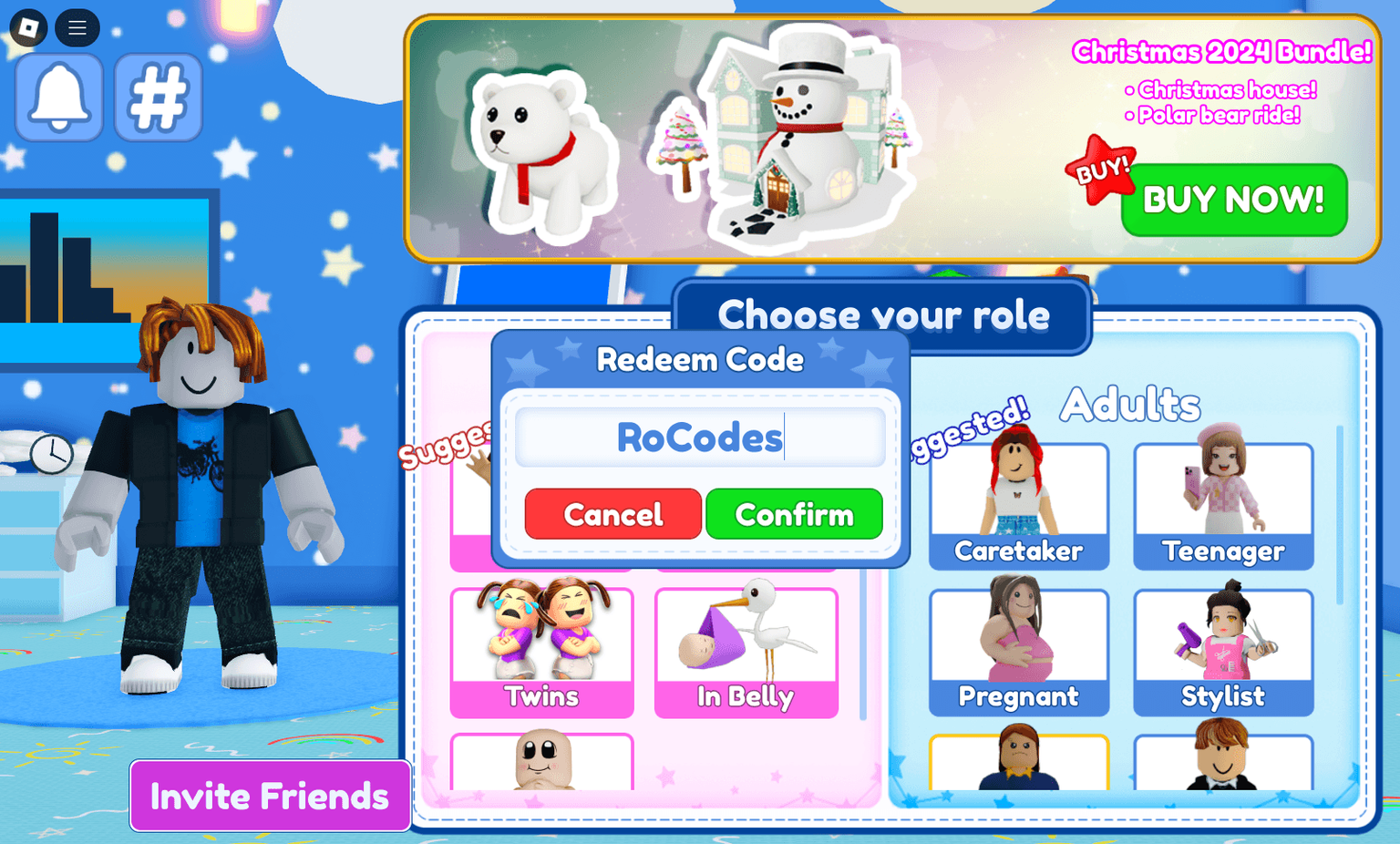Select the Pregnant role
1400x844 pixels.
point(1018,647)
